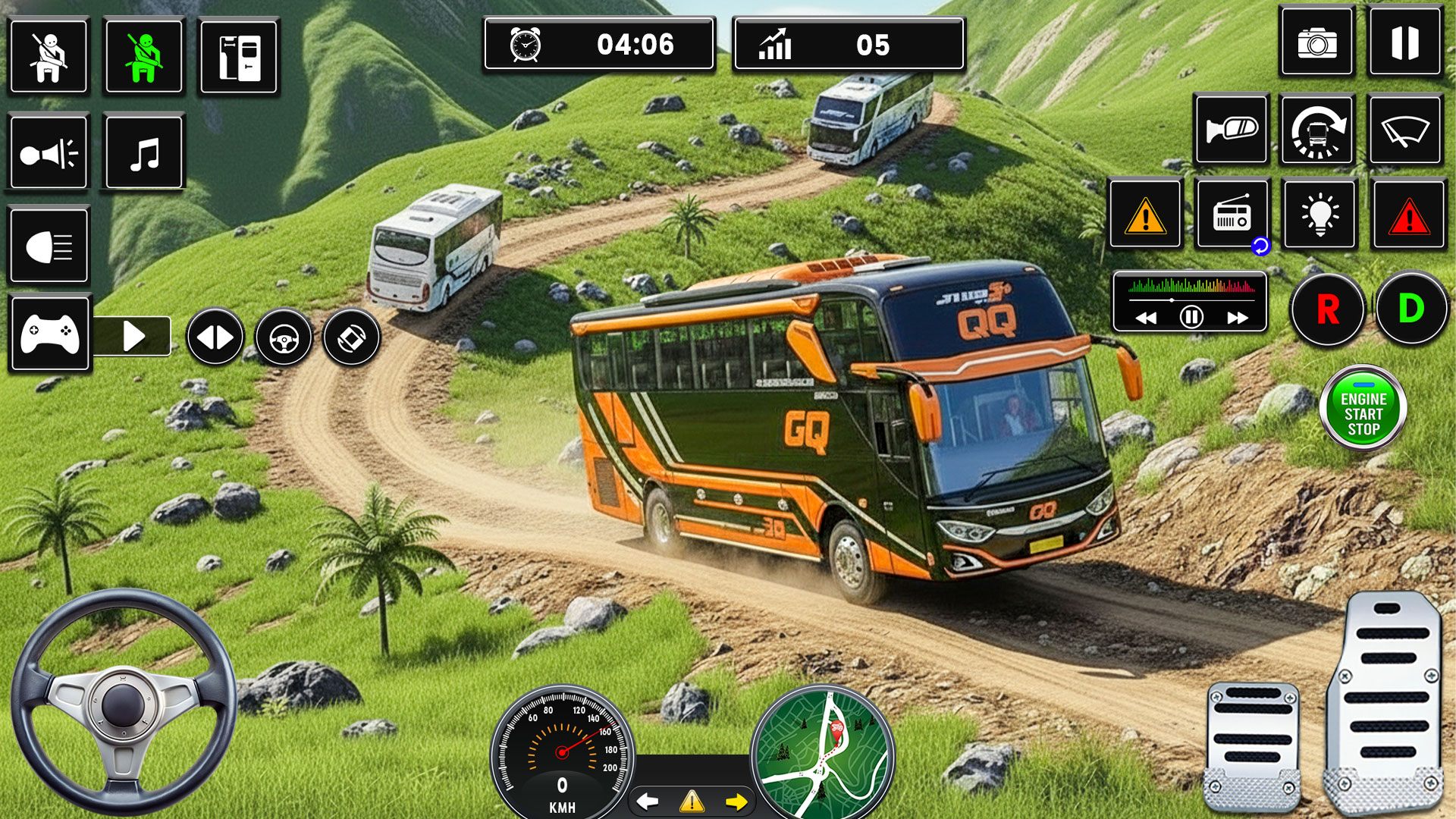
Task: Rotate the camera around the bus
Action: (x=1319, y=130)
